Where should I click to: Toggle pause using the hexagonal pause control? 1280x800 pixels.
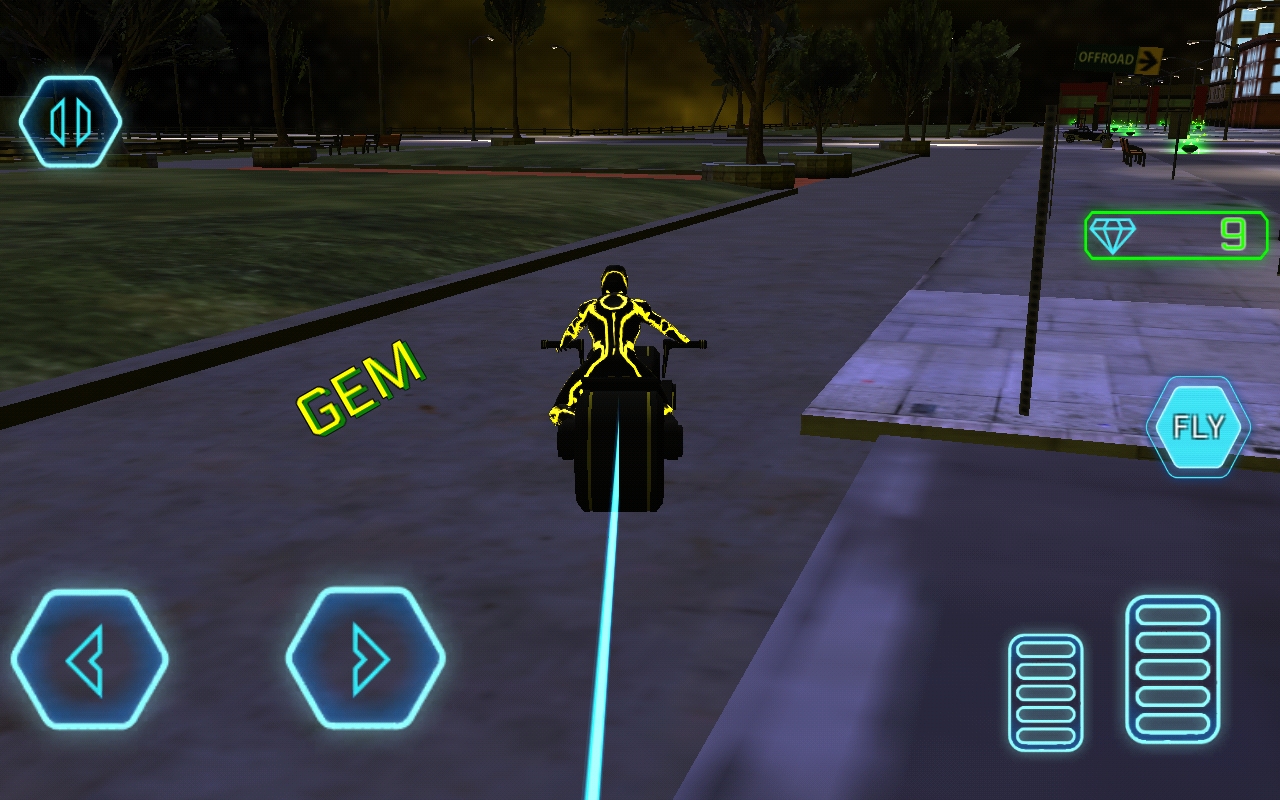pyautogui.click(x=68, y=119)
